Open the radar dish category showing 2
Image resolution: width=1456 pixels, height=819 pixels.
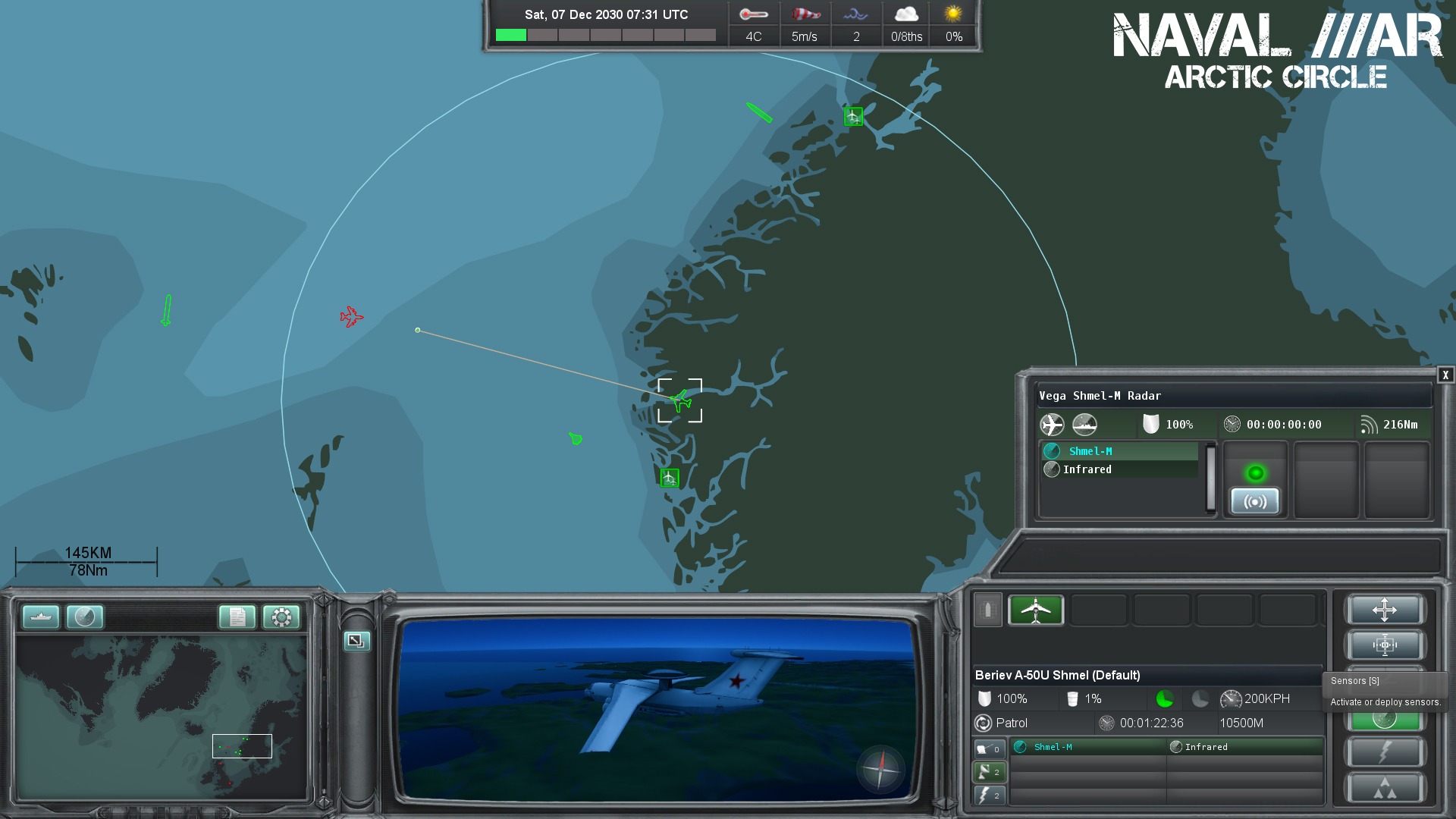(x=990, y=771)
